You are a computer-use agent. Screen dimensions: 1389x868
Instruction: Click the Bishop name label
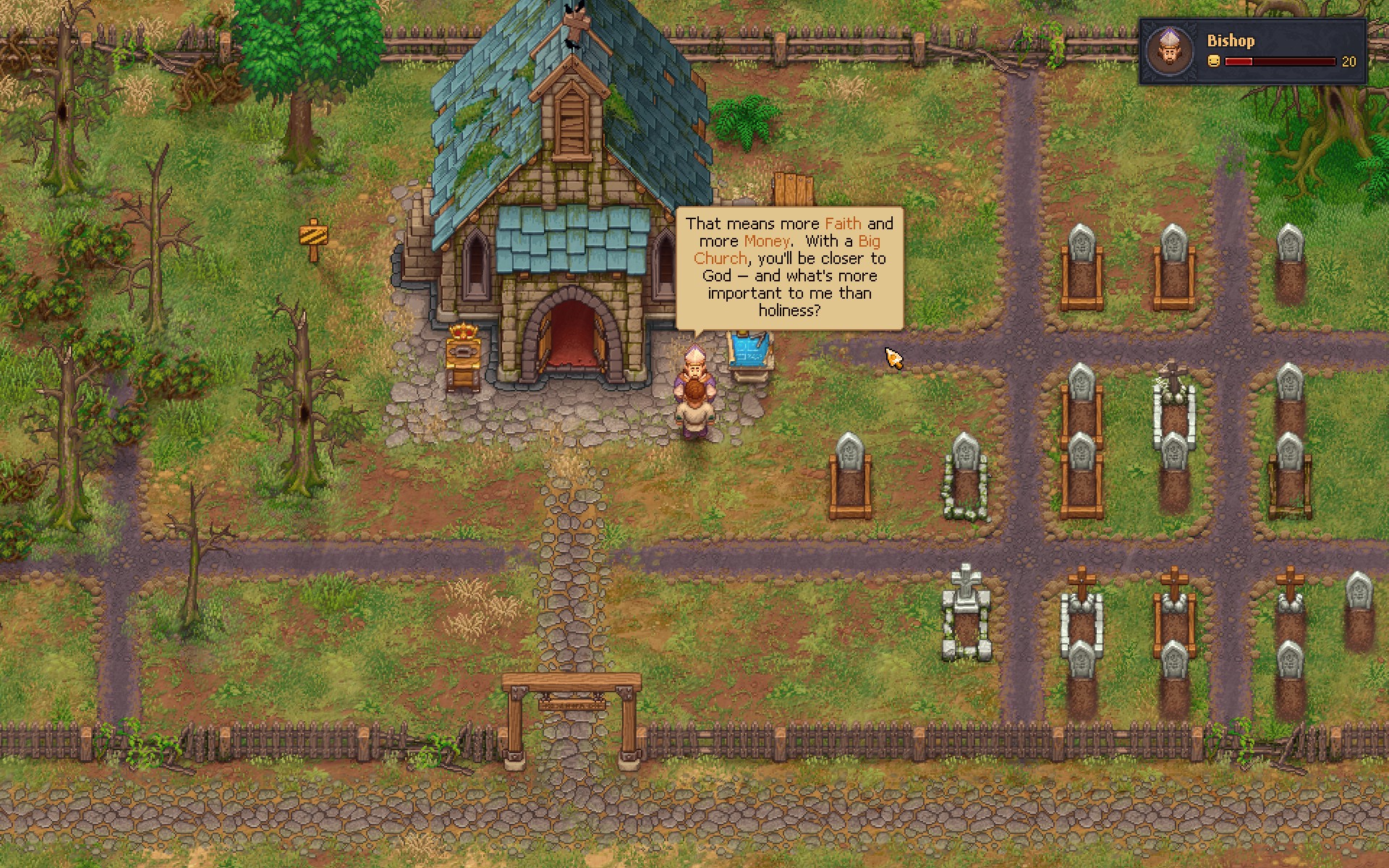coord(1230,41)
